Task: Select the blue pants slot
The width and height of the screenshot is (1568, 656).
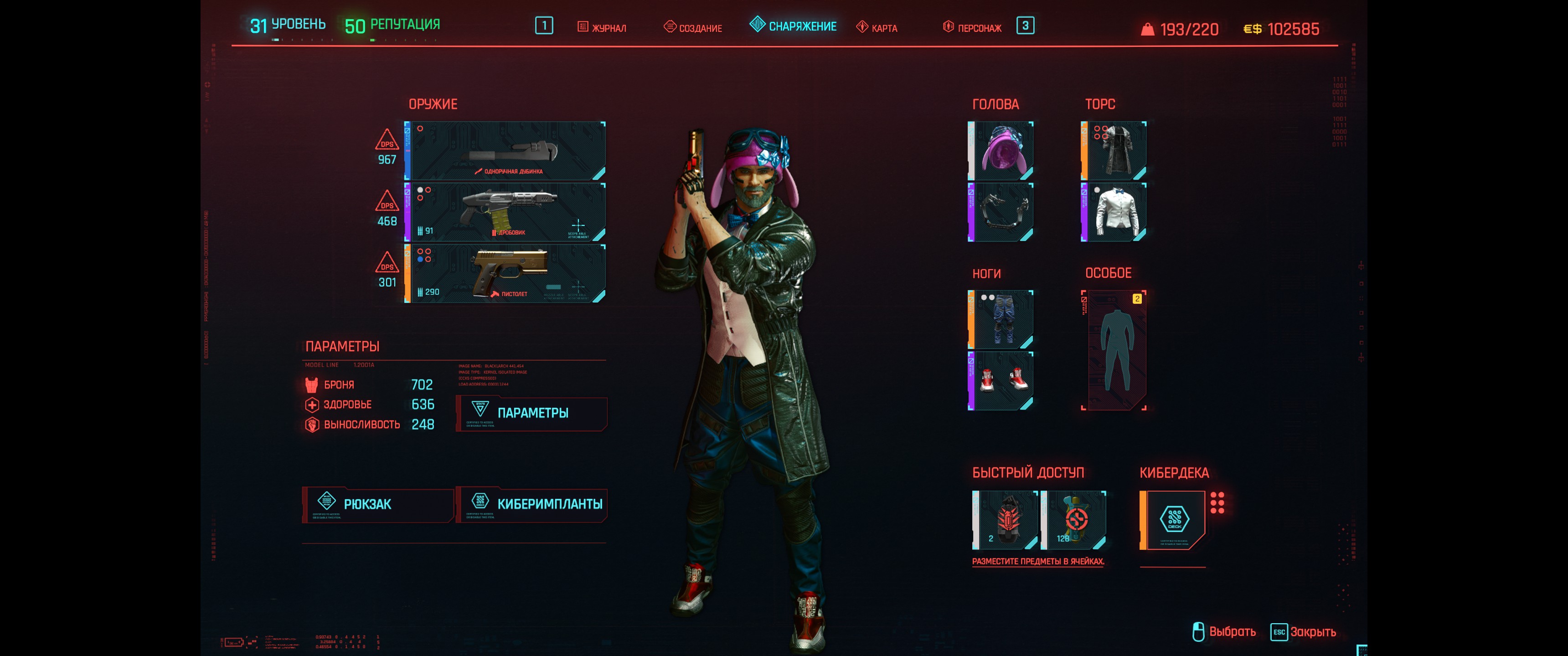Action: point(1001,319)
